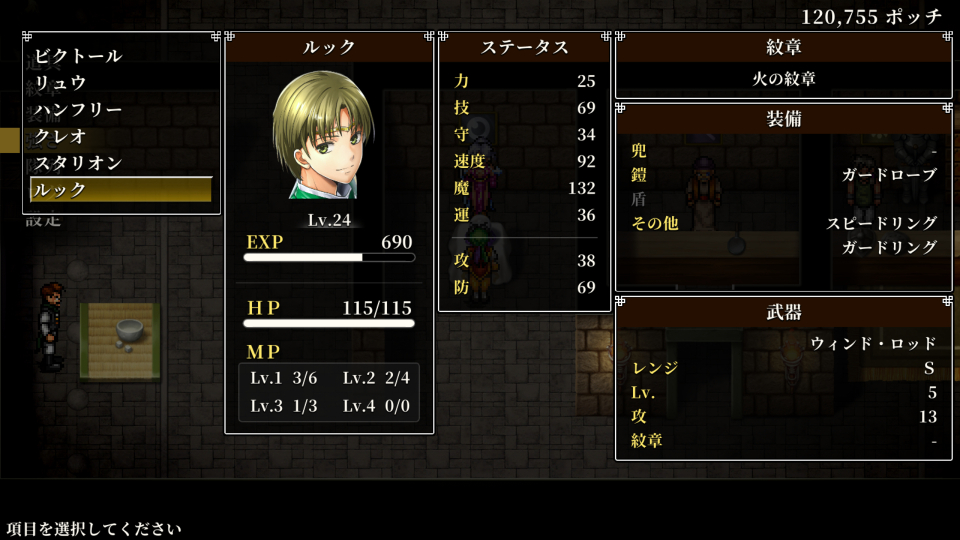960x540 pixels.
Task: Select the スピードリング accessory
Action: [x=881, y=223]
